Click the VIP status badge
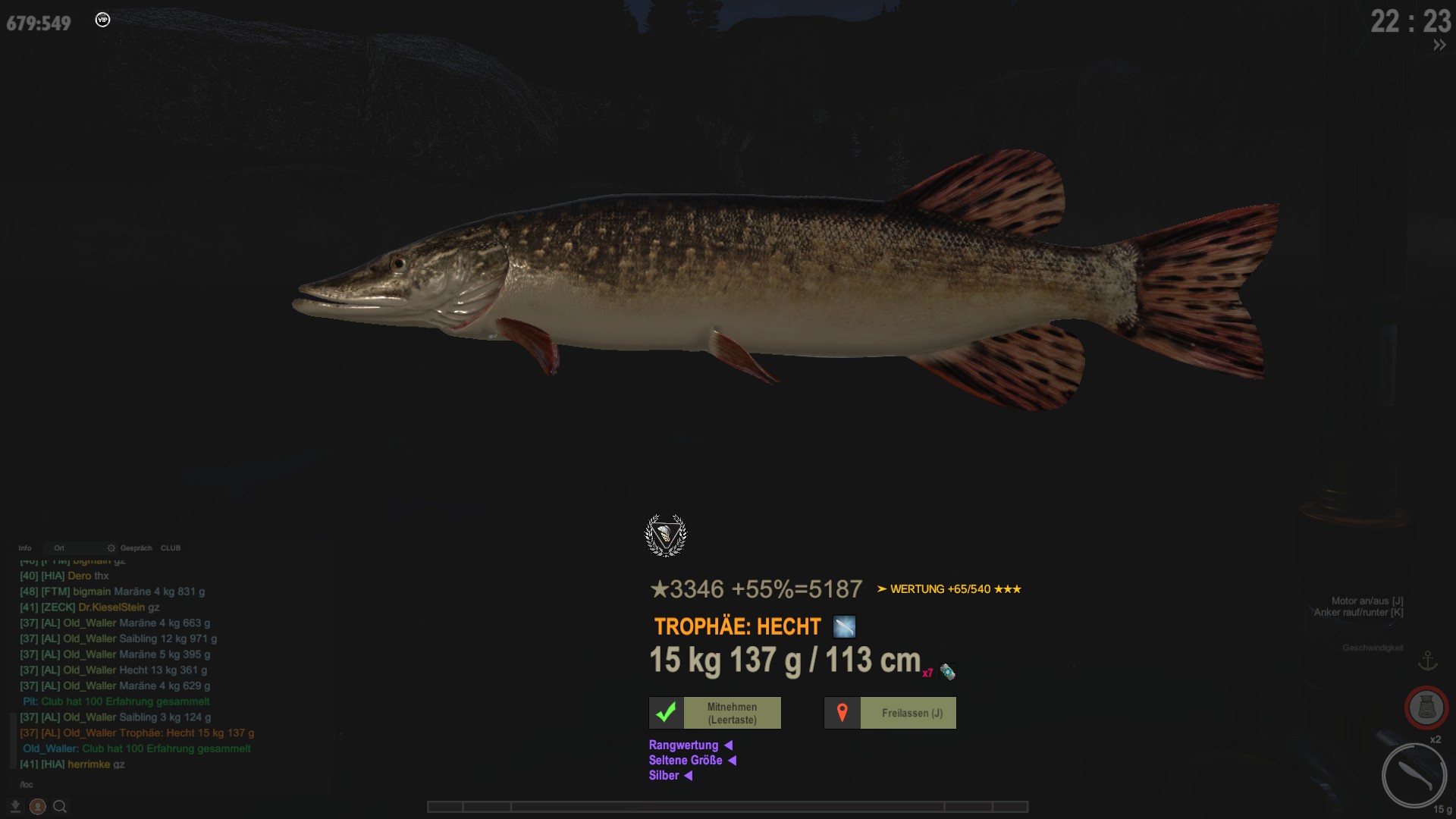This screenshot has width=1456, height=819. (102, 20)
